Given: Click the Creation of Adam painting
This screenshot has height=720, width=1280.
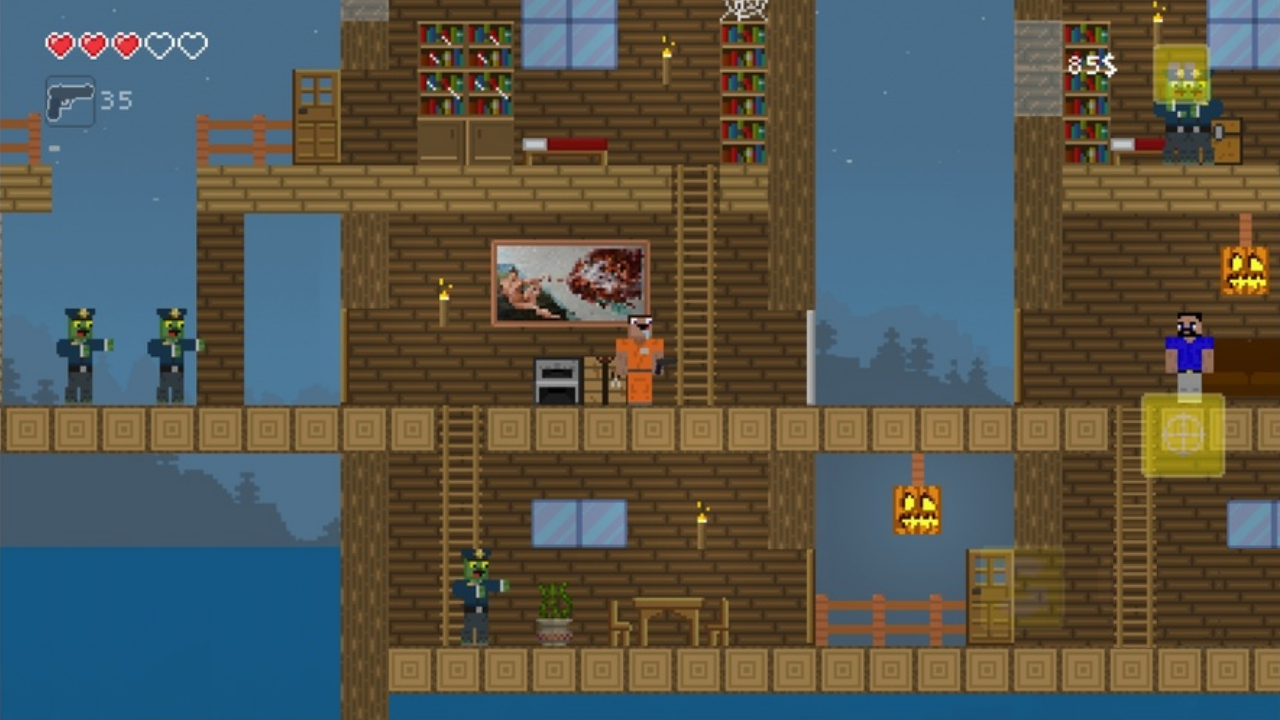Looking at the screenshot, I should (x=570, y=282).
